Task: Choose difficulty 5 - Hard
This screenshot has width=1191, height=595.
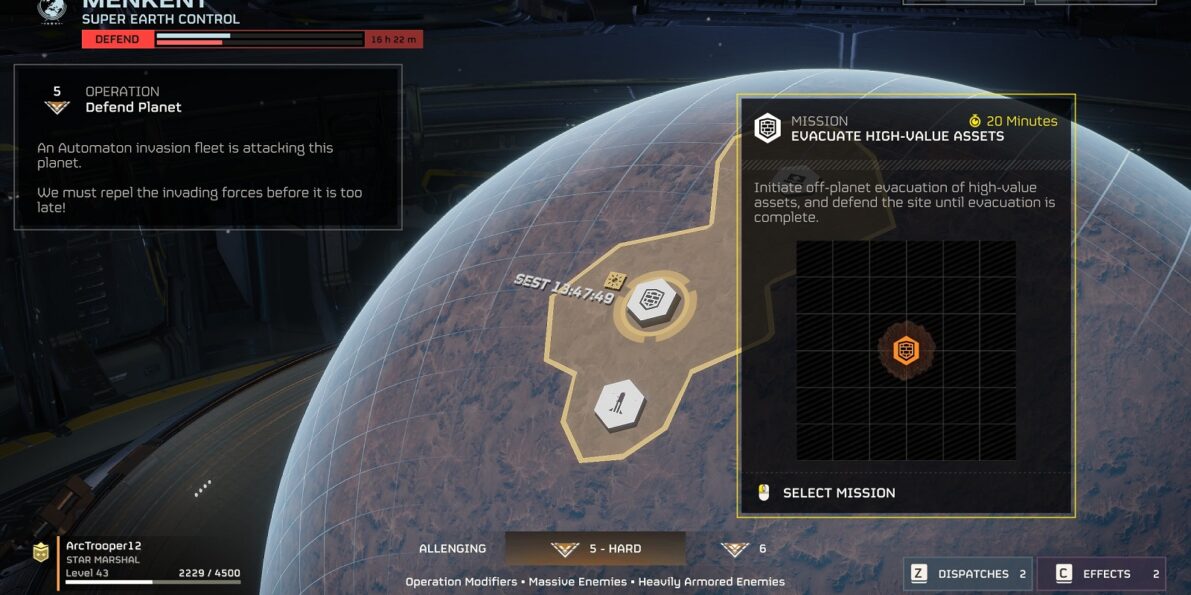Action: point(595,549)
